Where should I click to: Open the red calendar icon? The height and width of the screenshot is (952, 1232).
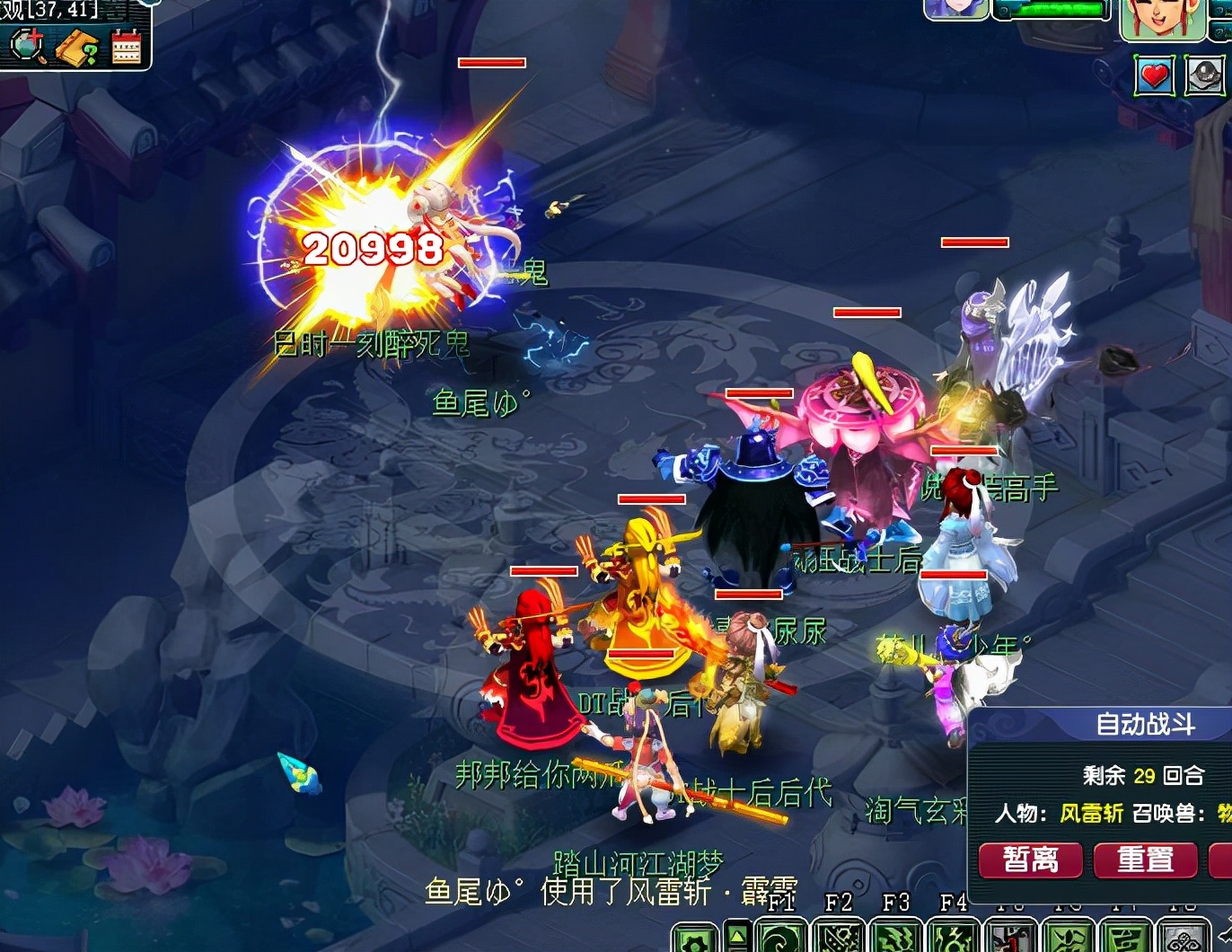pyautogui.click(x=127, y=47)
